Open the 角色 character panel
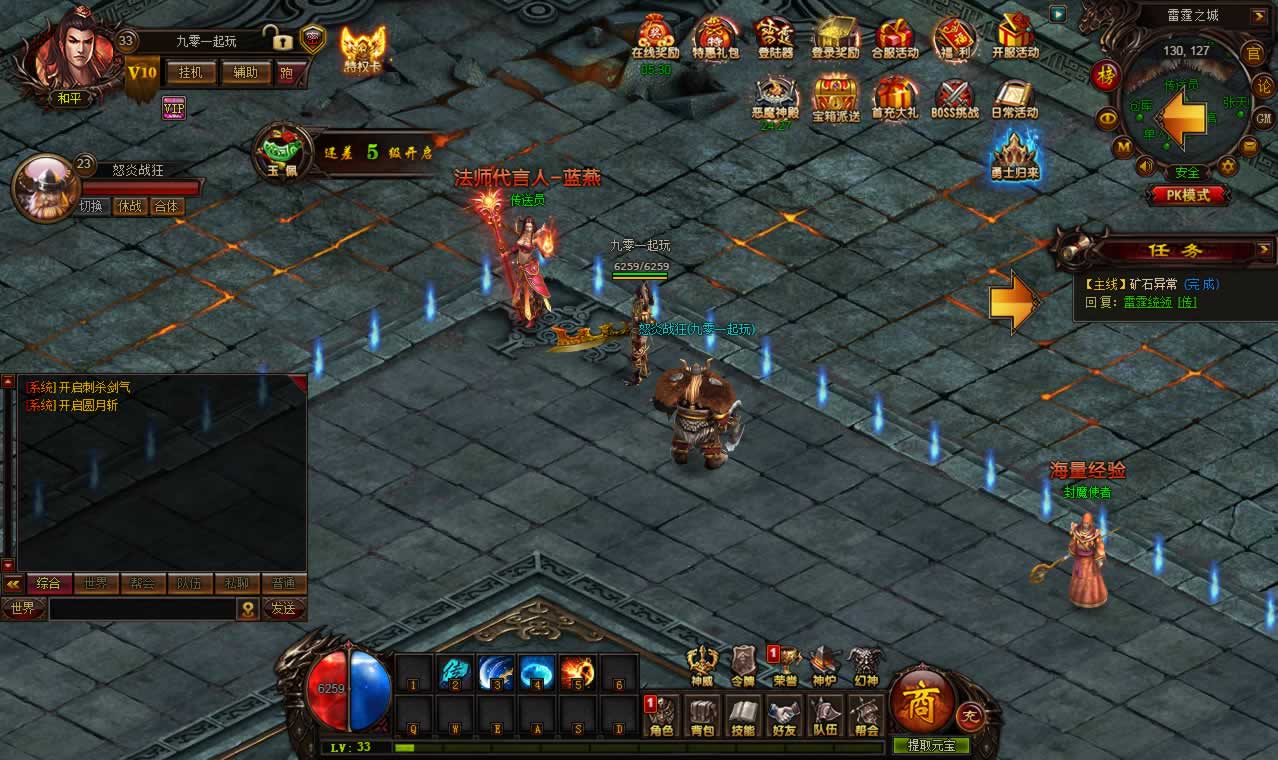Image resolution: width=1278 pixels, height=760 pixels. (x=662, y=715)
